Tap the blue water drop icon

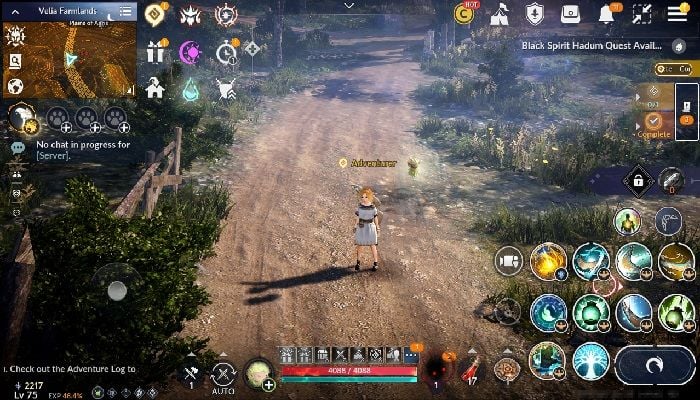tap(190, 90)
